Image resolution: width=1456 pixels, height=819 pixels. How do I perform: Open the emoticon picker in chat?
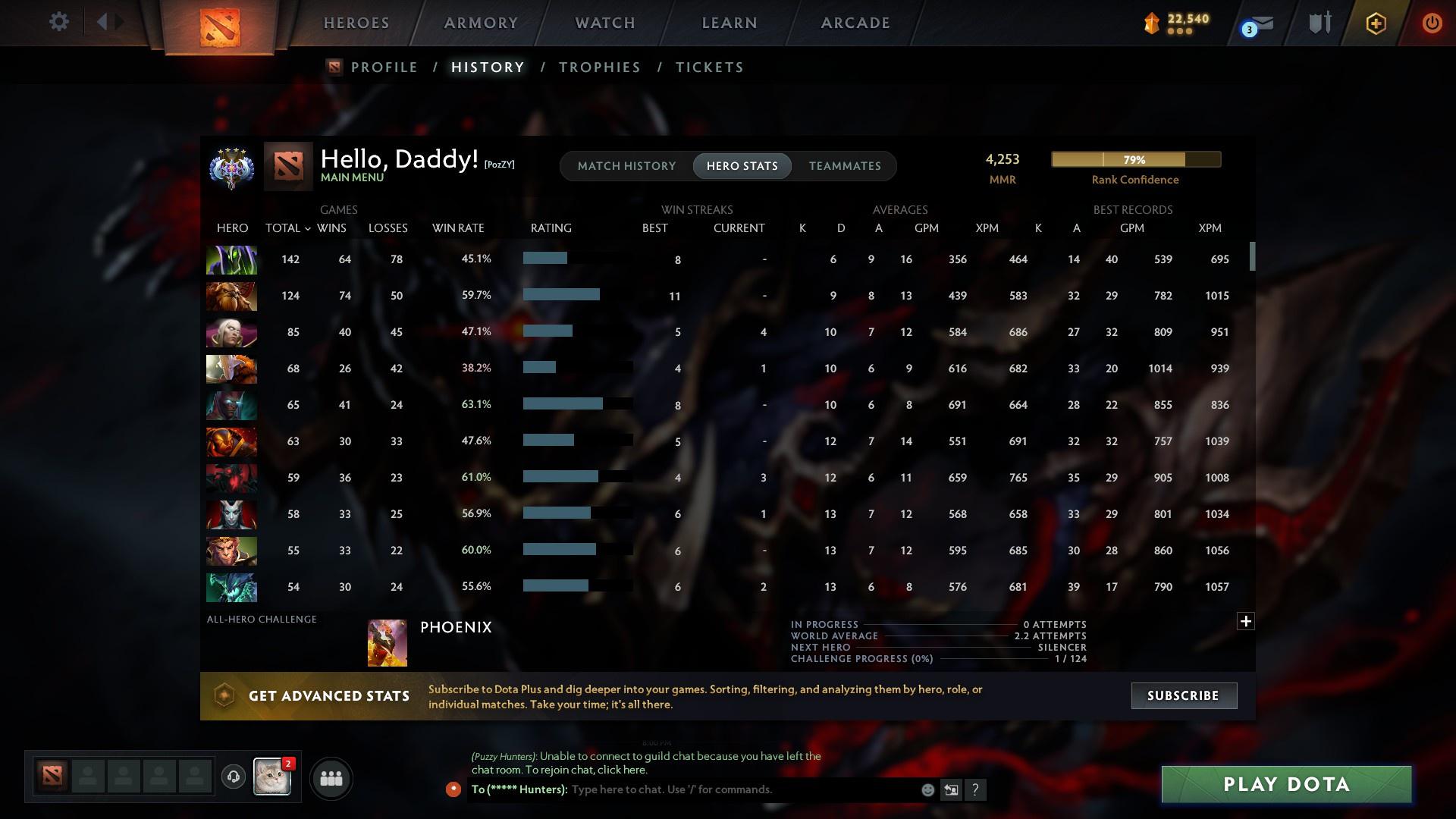927,789
